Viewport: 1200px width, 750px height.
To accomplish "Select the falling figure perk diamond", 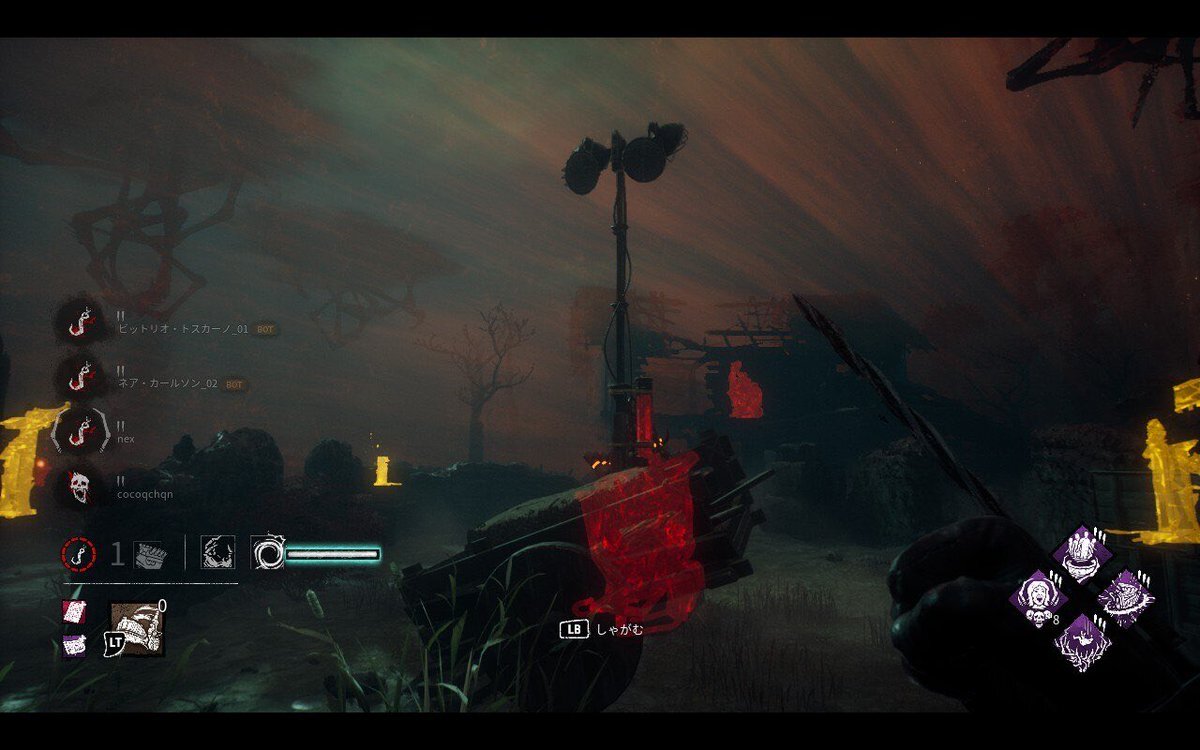I will coord(1080,642).
